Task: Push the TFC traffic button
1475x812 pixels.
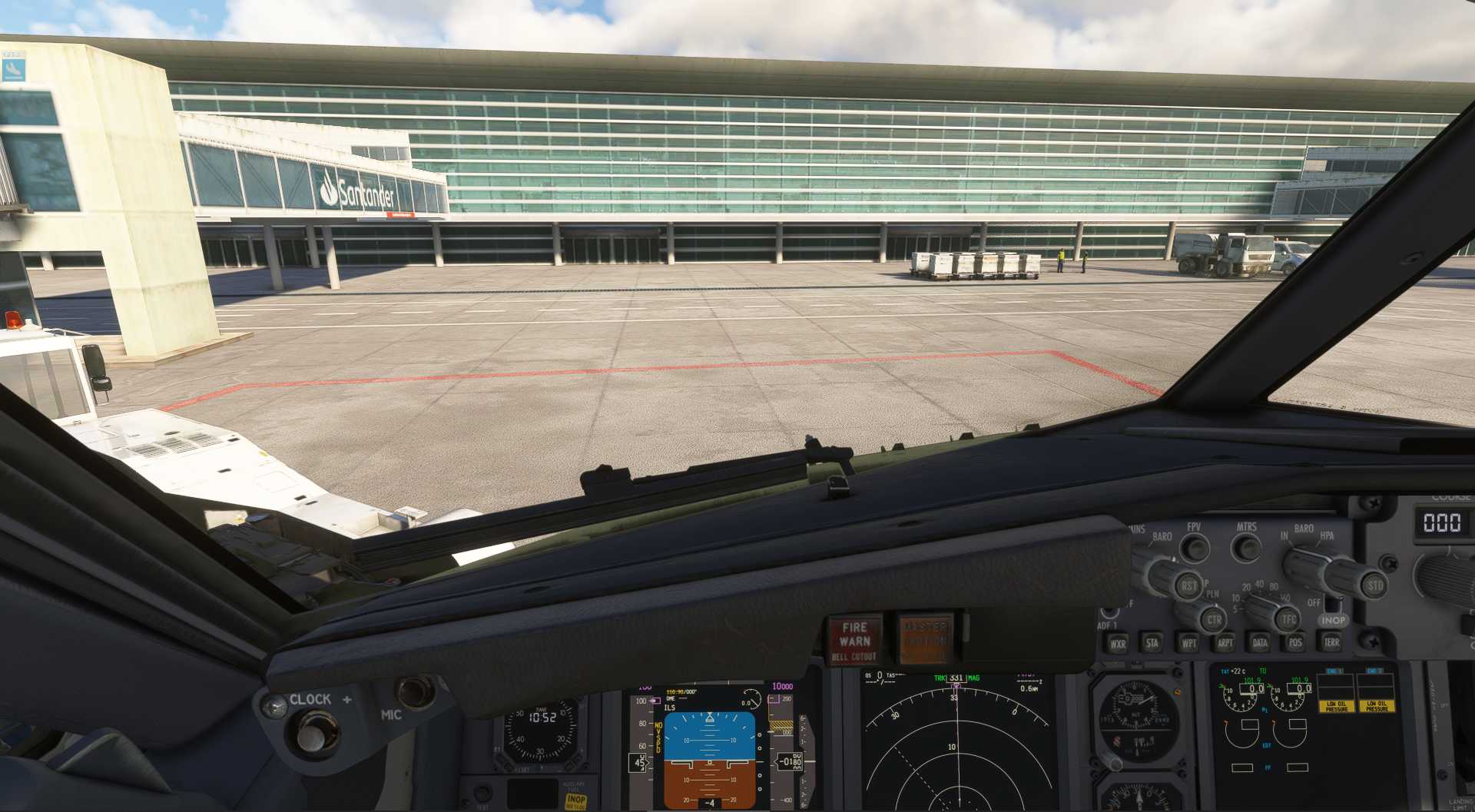Action: 1288,618
